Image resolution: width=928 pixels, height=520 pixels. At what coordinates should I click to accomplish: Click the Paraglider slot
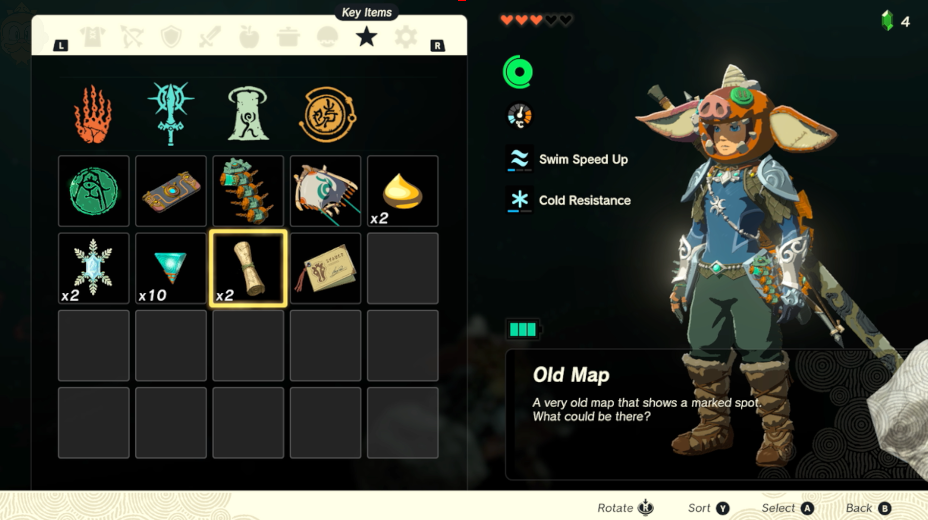point(326,191)
